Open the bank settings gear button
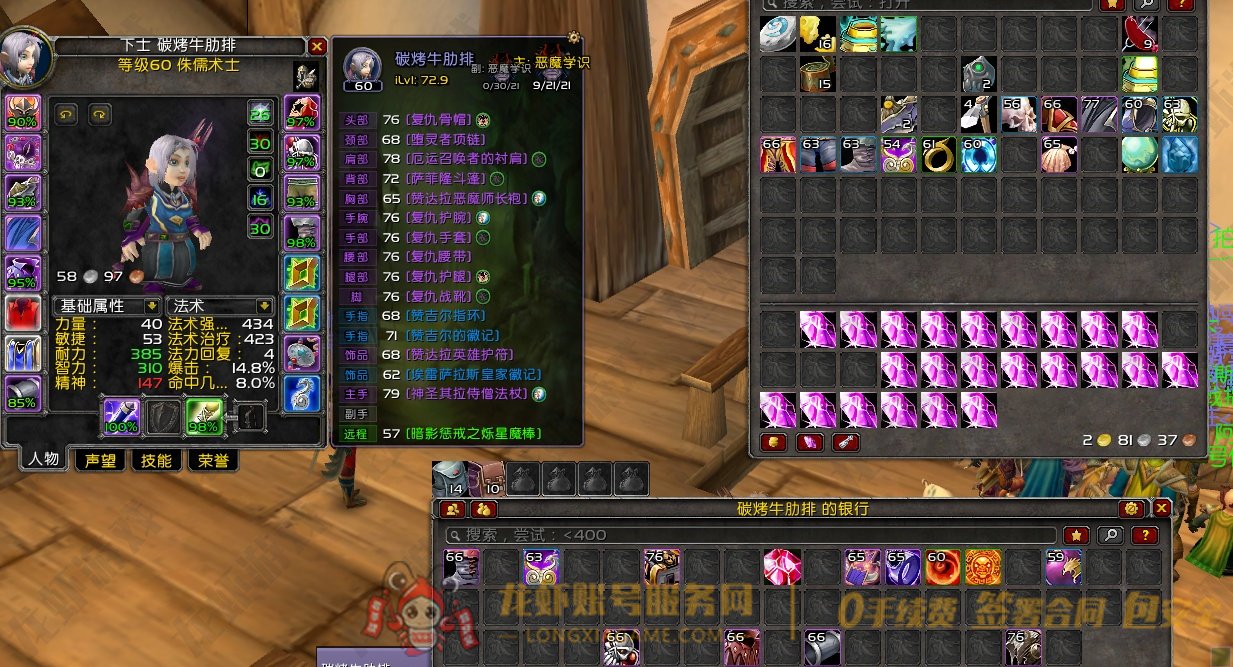 (x=1132, y=509)
